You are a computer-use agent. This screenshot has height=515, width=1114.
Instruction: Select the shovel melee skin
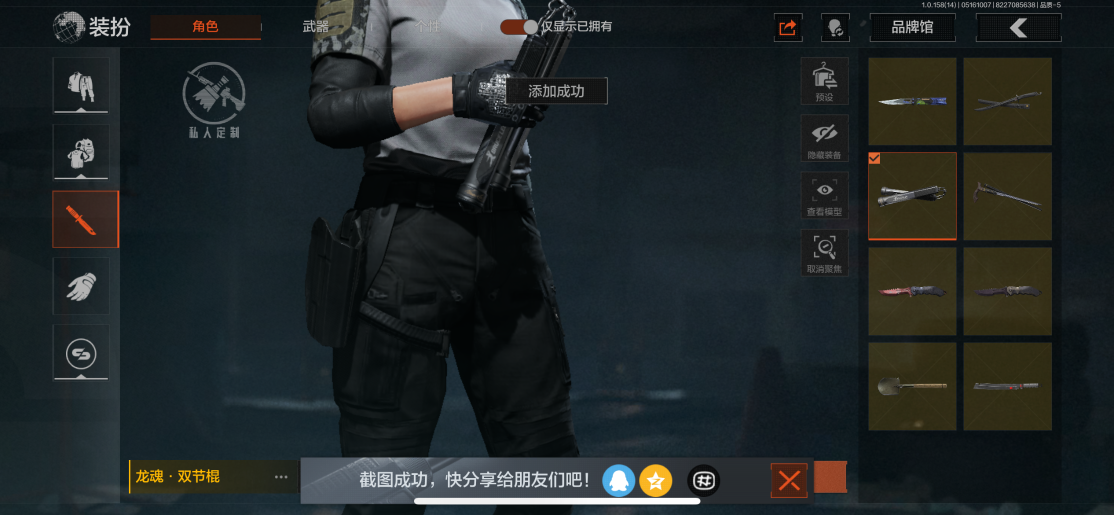[912, 386]
